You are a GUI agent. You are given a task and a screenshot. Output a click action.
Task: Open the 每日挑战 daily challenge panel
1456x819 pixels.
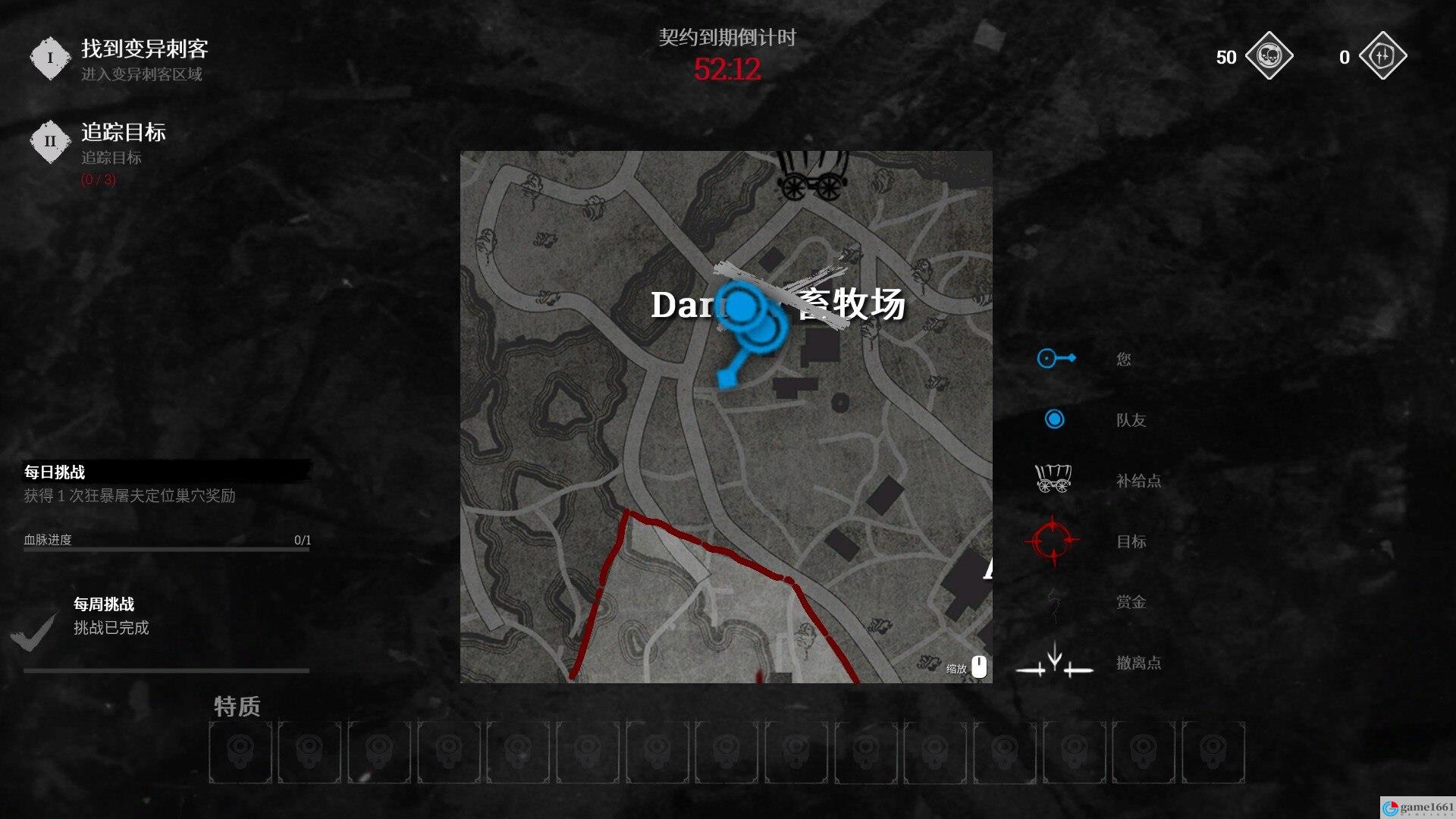pyautogui.click(x=55, y=472)
